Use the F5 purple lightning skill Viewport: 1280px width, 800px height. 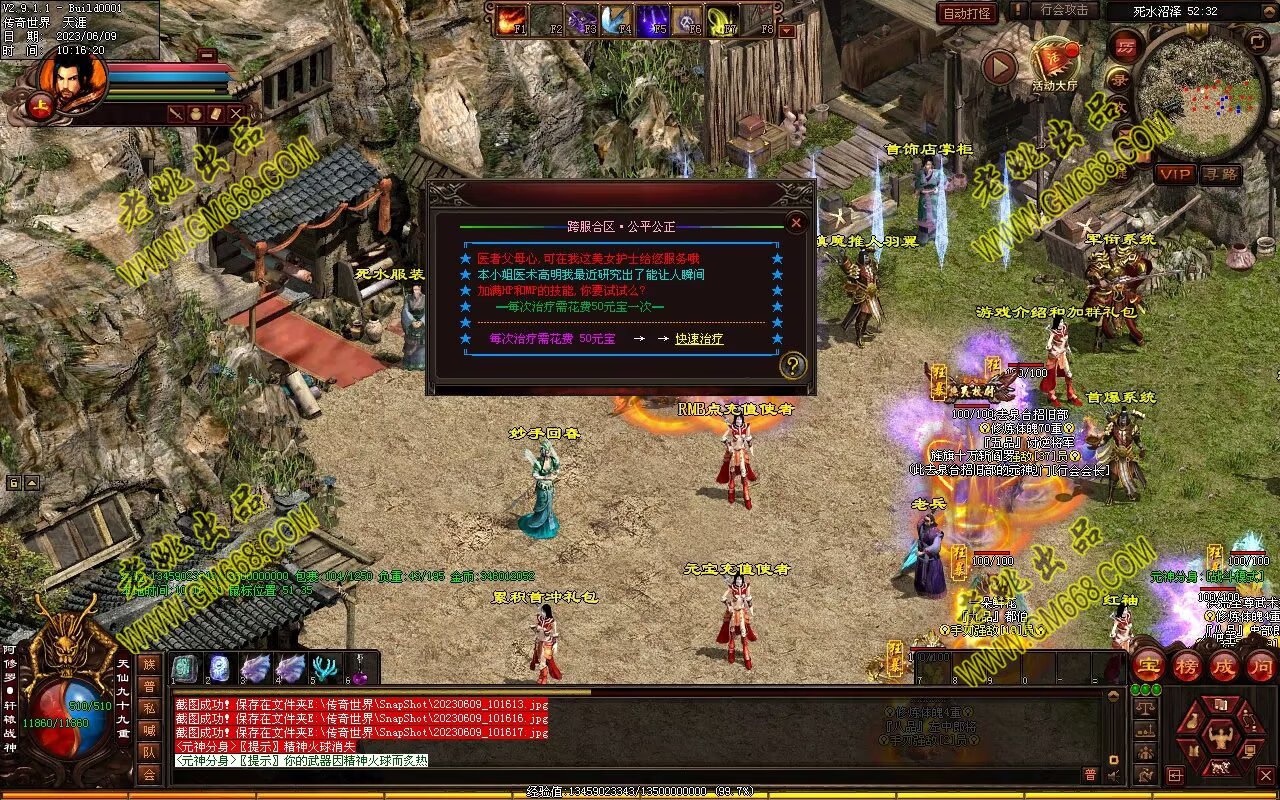coord(653,19)
